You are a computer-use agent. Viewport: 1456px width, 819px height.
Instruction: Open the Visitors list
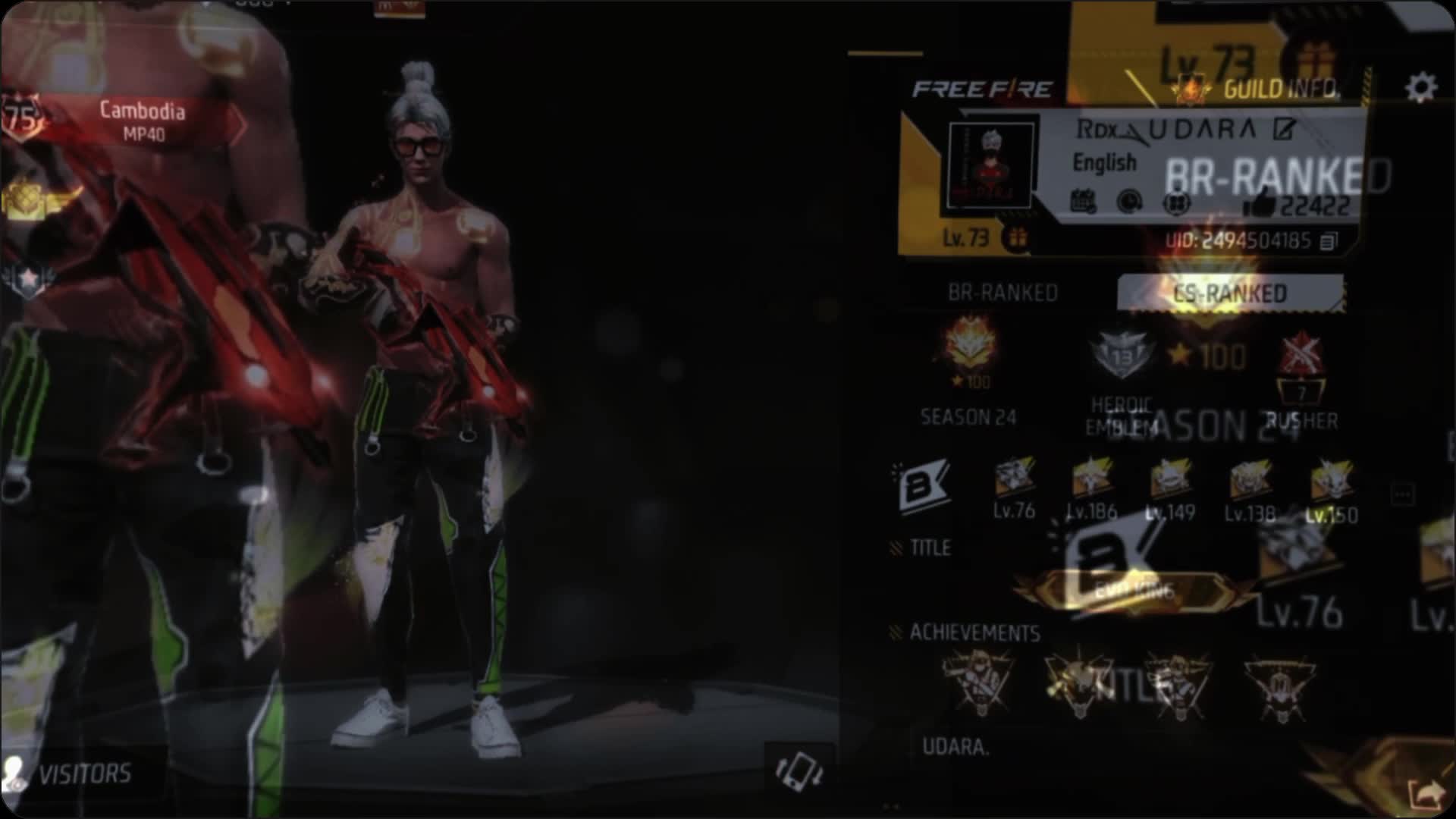(x=72, y=773)
